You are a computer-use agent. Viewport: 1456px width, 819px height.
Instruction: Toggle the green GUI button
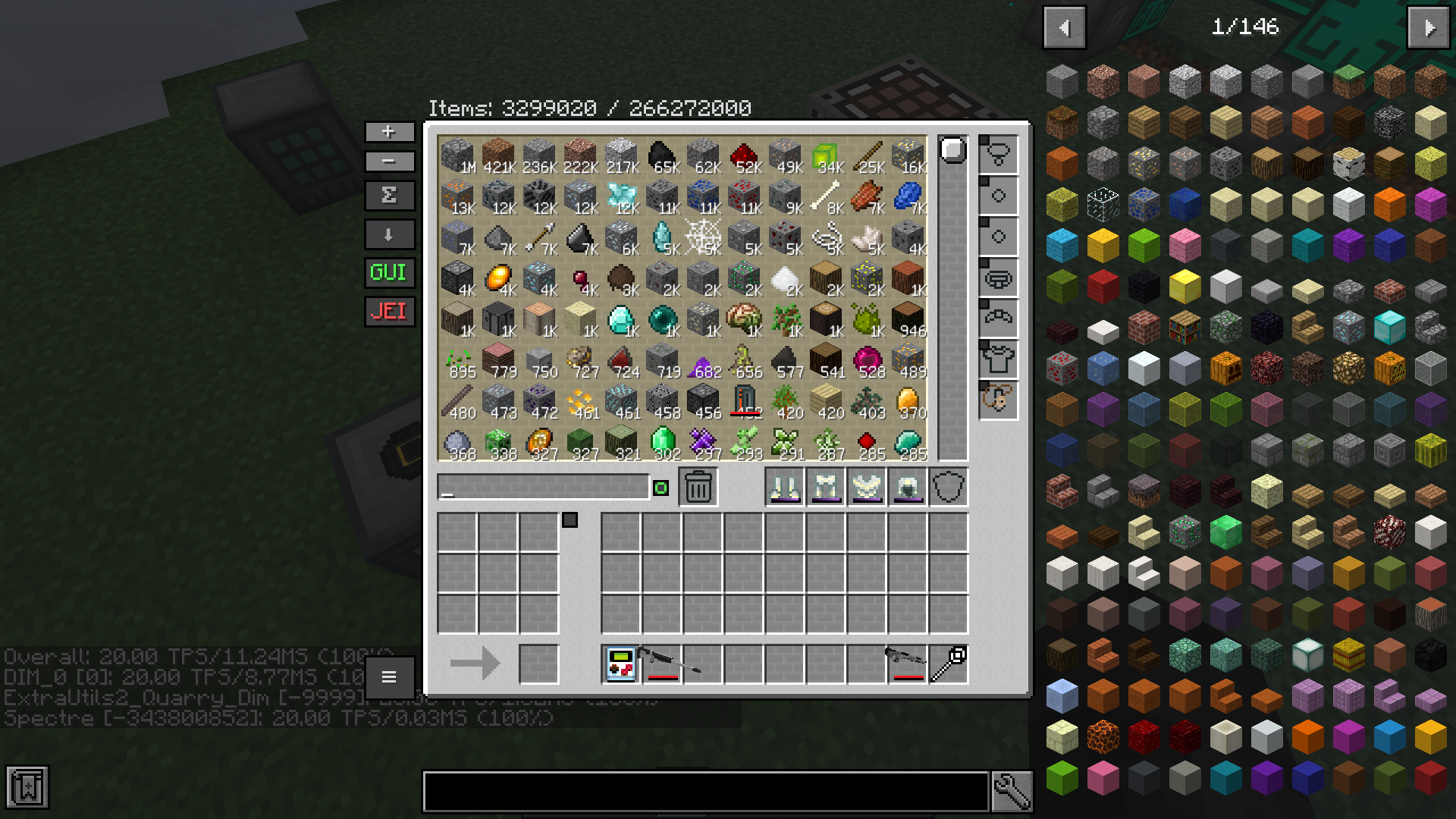pos(389,273)
